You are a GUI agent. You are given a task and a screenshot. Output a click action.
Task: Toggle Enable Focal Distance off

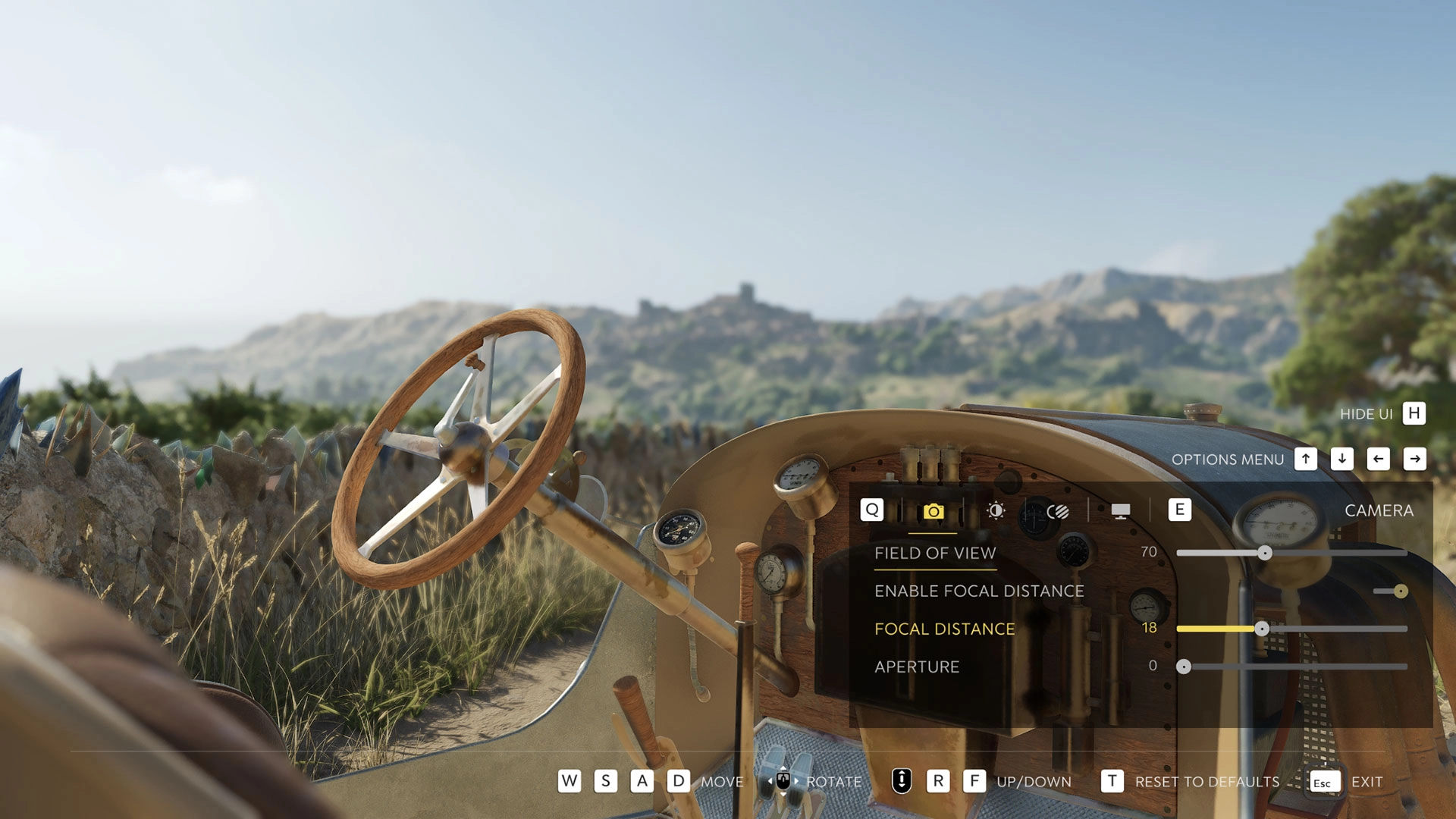1399,591
